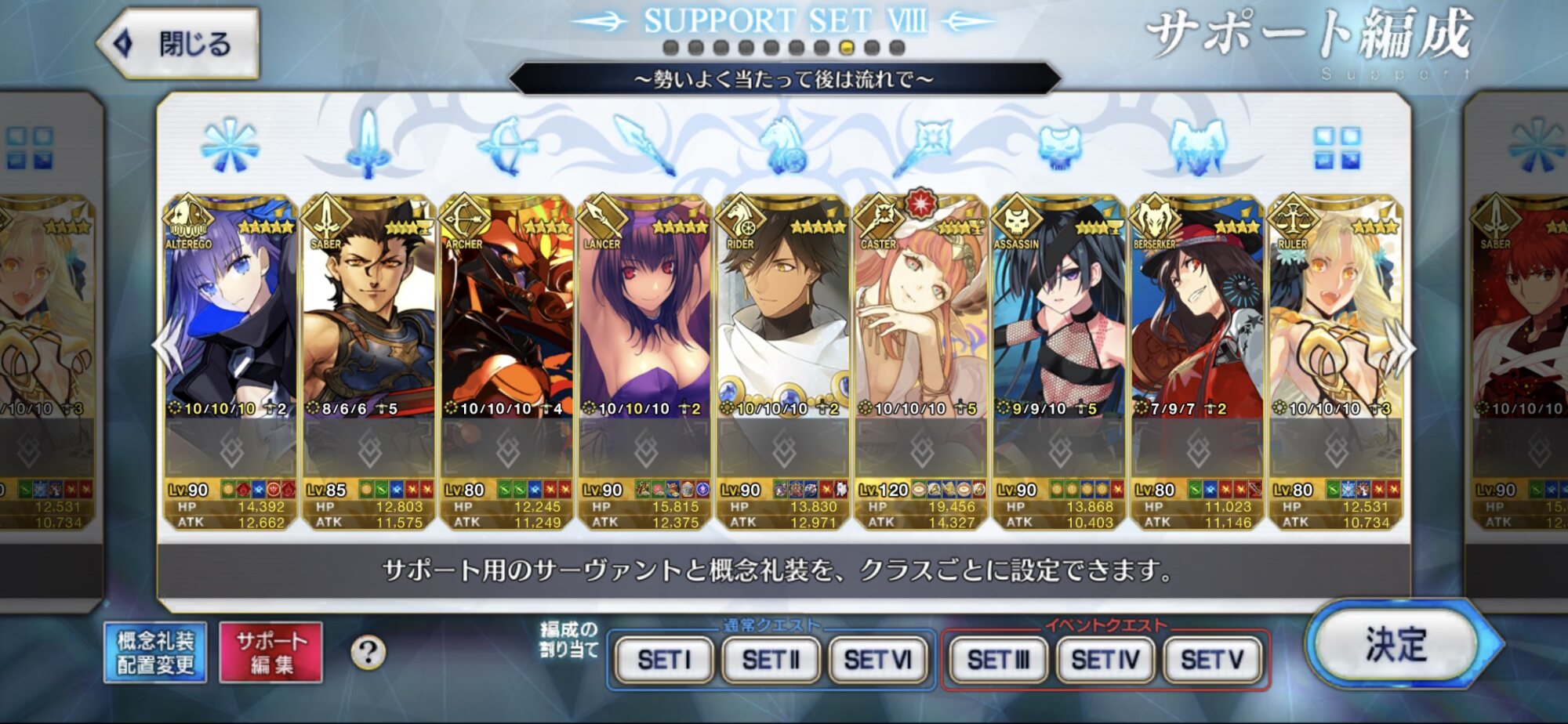The height and width of the screenshot is (724, 1568).
Task: Close the support setup screen with 閉じる
Action: click(180, 44)
